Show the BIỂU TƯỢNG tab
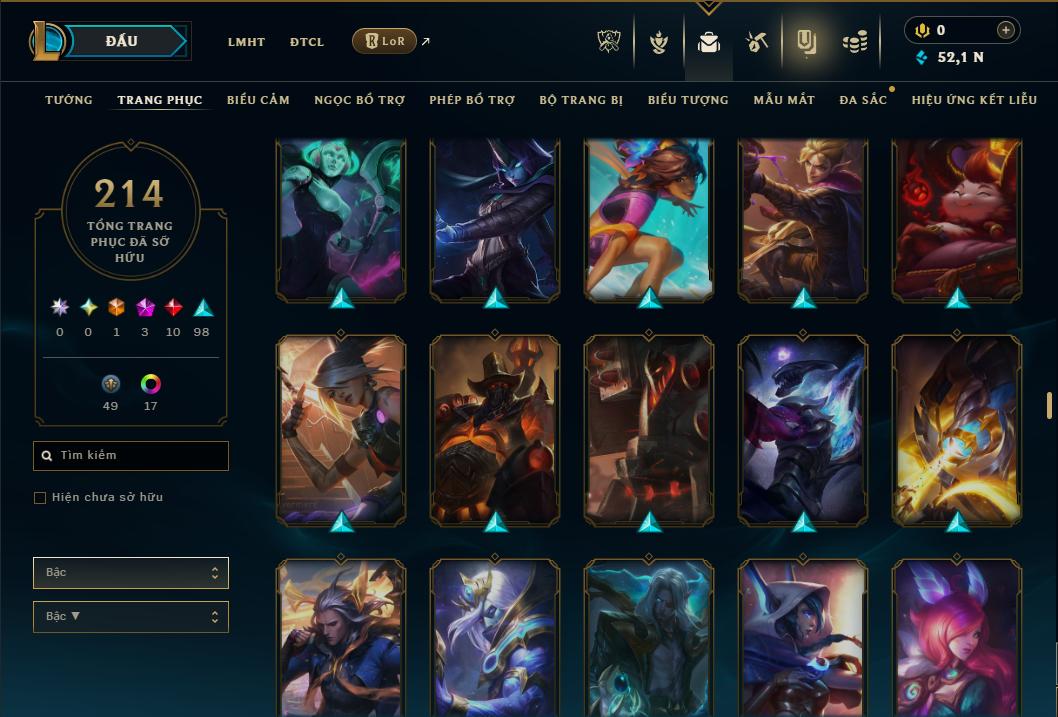This screenshot has height=717, width=1058. (688, 100)
